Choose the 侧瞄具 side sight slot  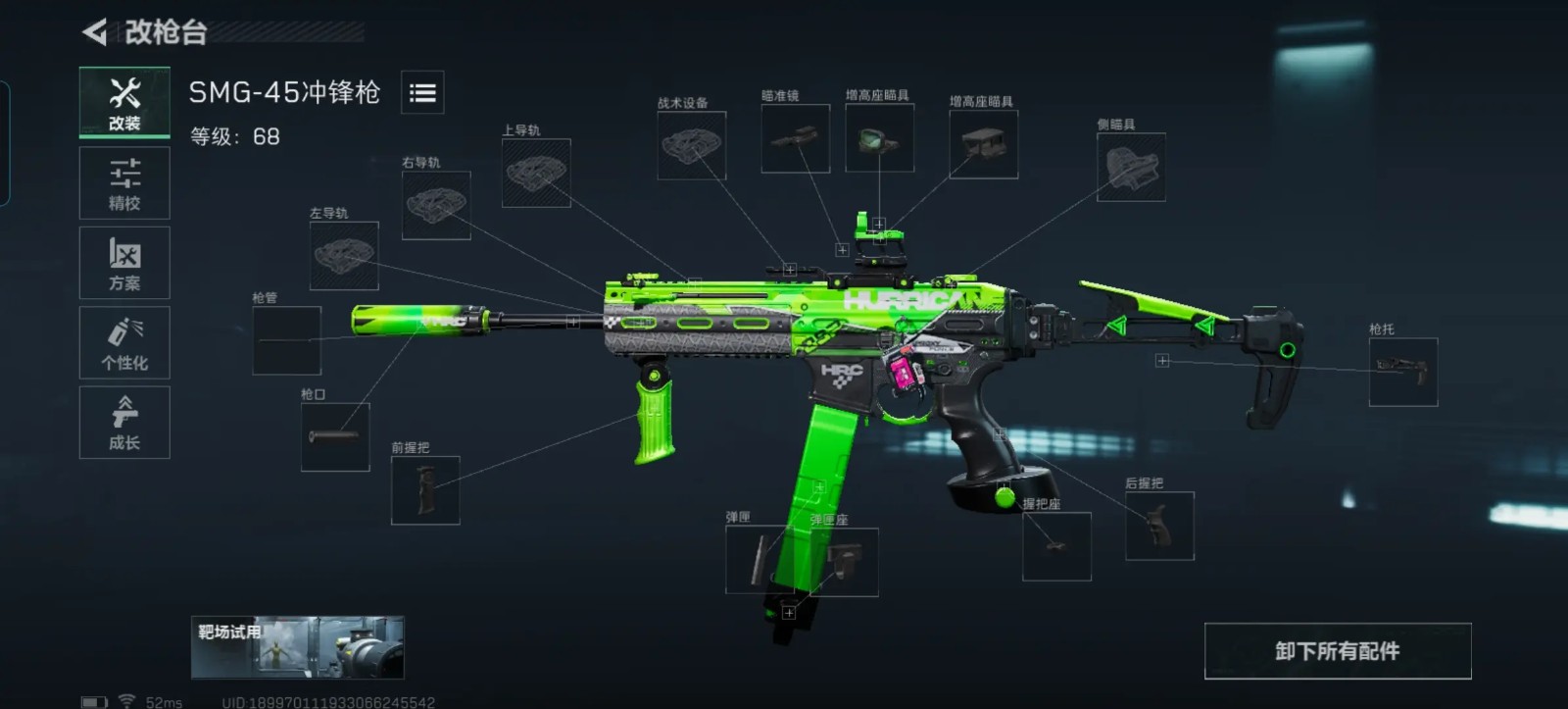point(1131,167)
